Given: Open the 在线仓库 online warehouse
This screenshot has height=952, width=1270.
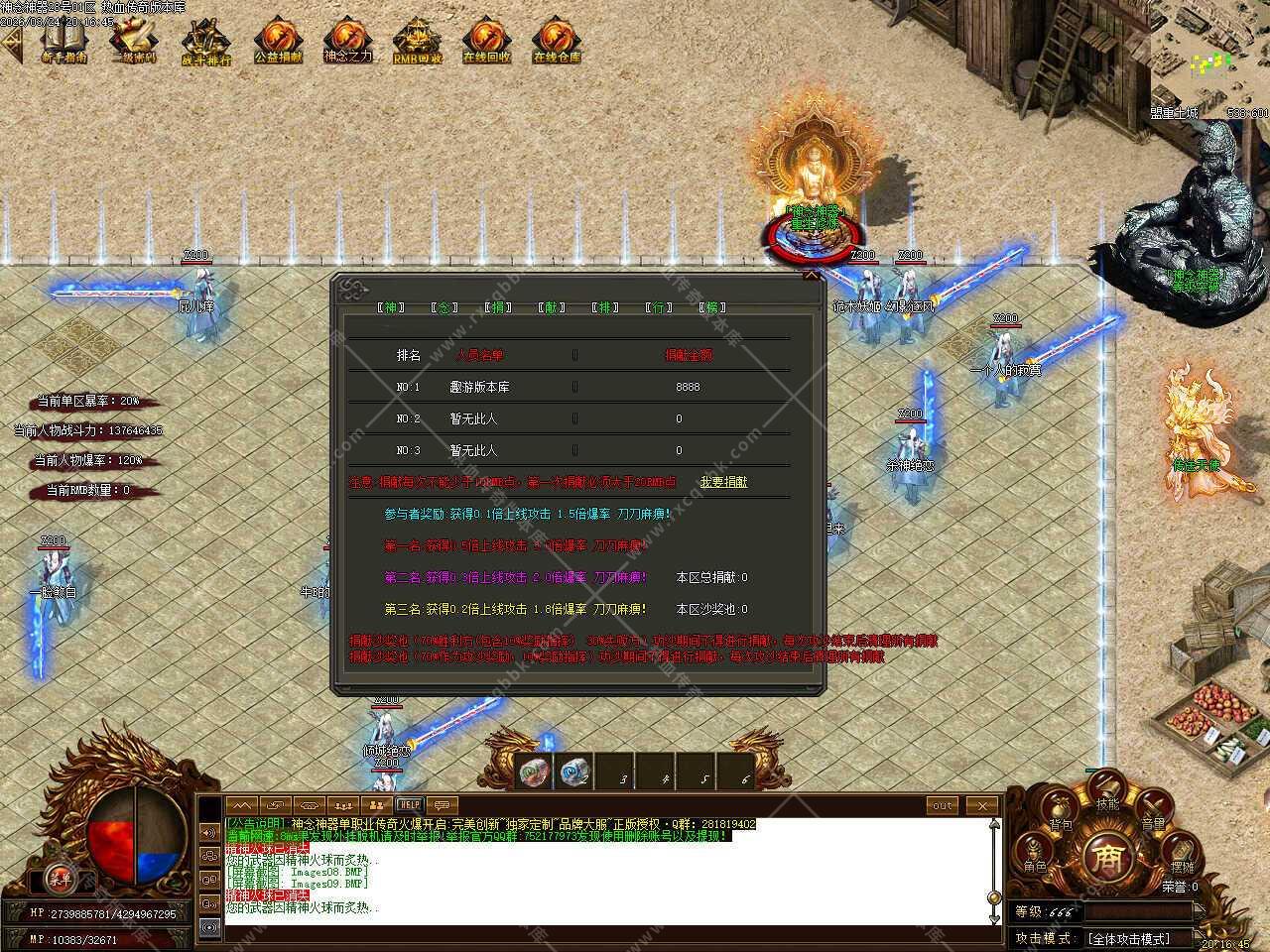Looking at the screenshot, I should (x=557, y=43).
